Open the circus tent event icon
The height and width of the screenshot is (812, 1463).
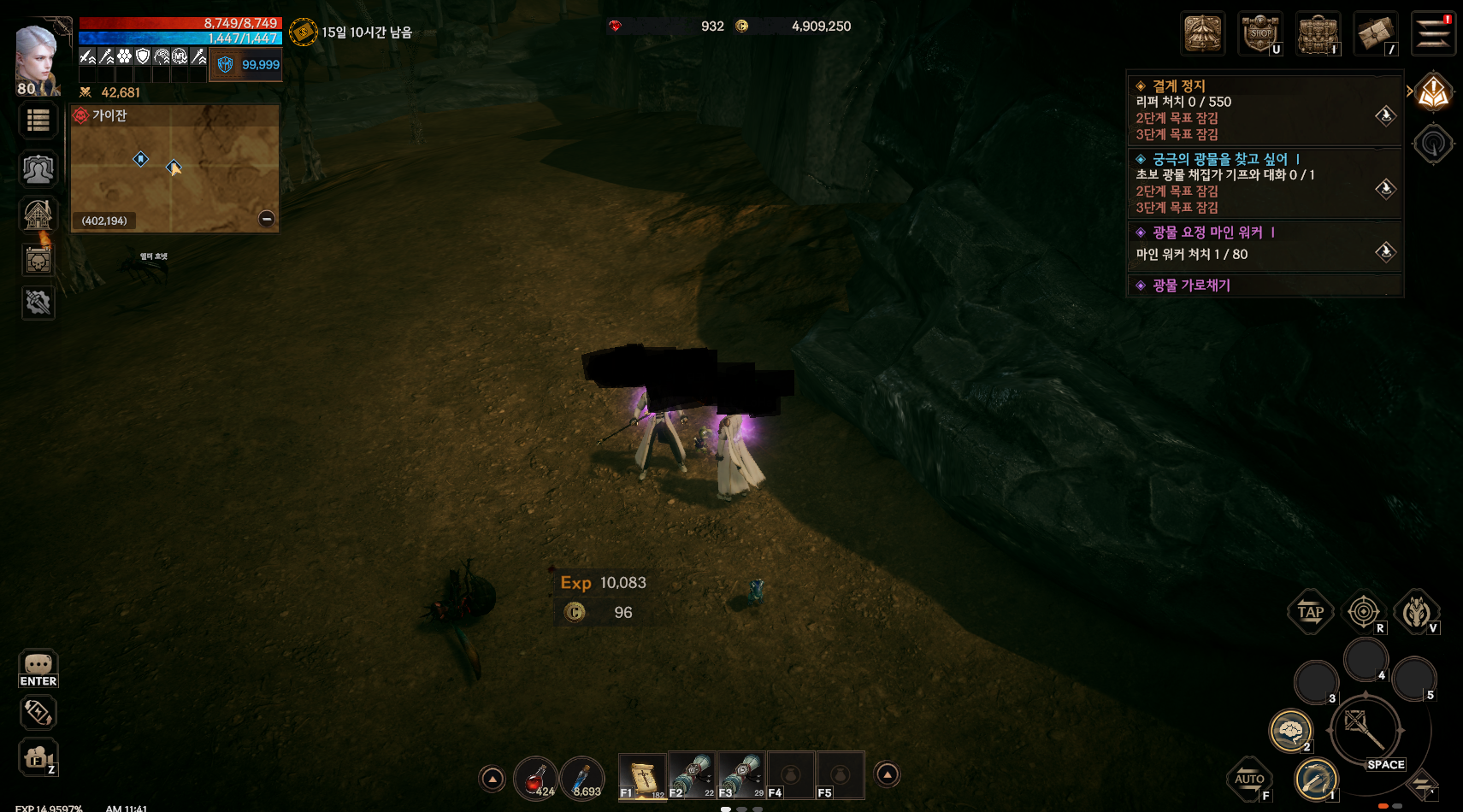point(1203,34)
